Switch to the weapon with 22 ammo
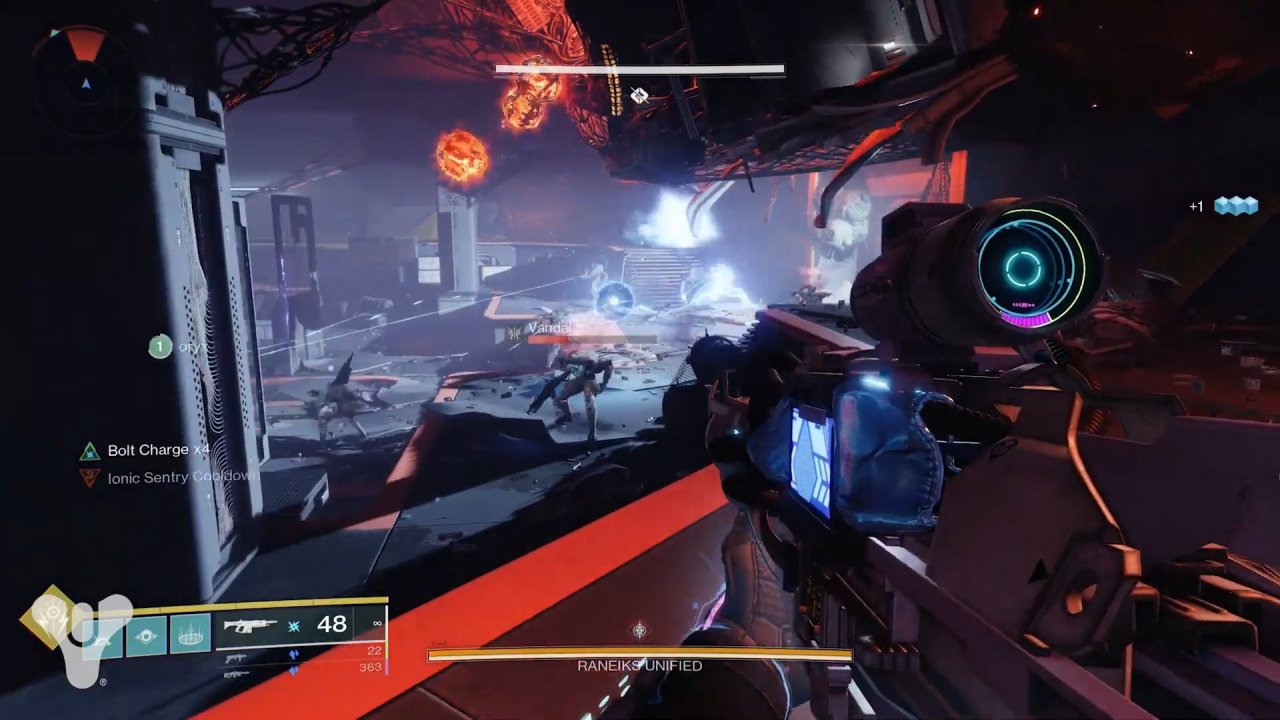The width and height of the screenshot is (1280, 720). 237,656
